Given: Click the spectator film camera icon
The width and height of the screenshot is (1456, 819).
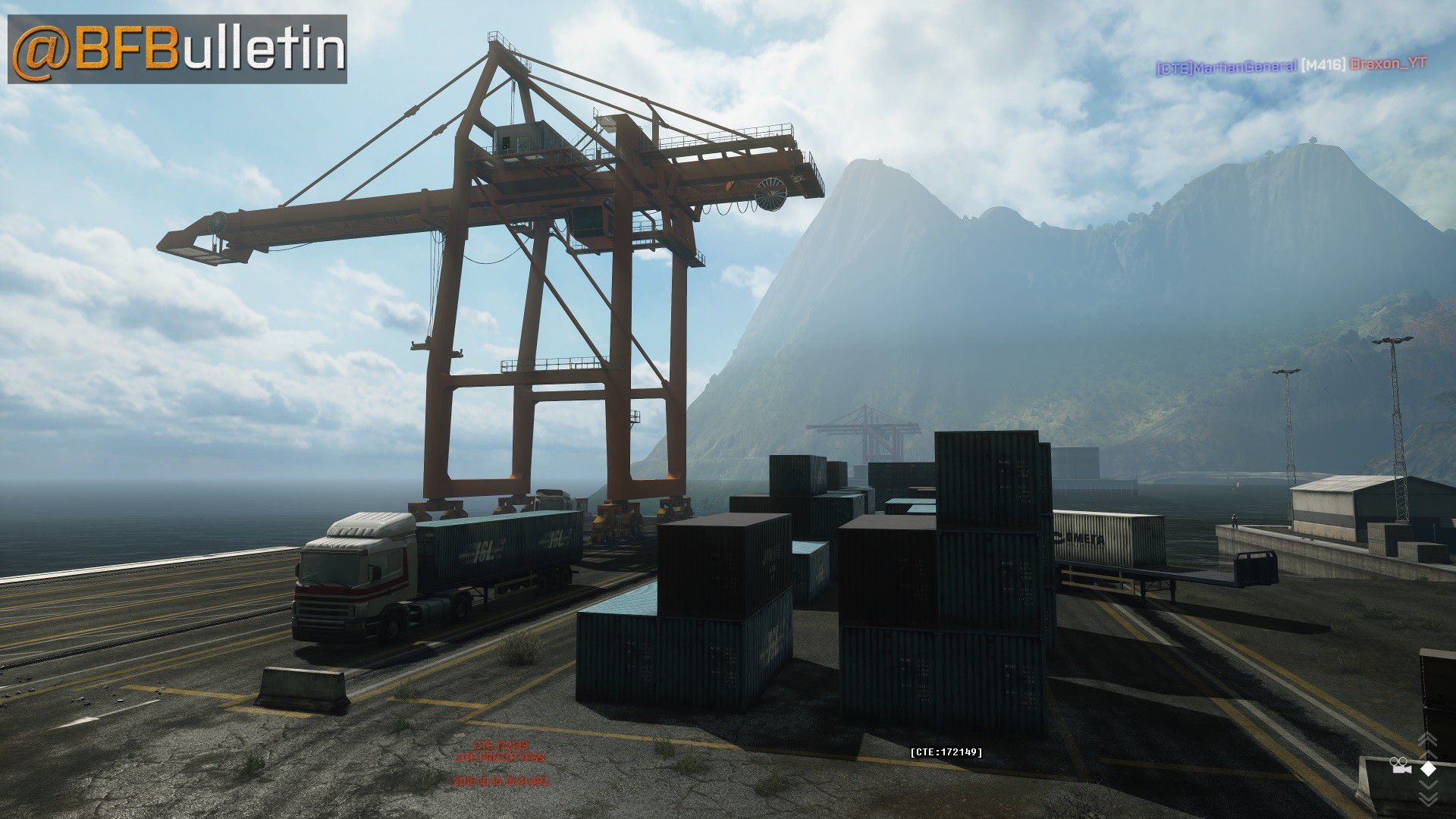Looking at the screenshot, I should pos(1399,767).
